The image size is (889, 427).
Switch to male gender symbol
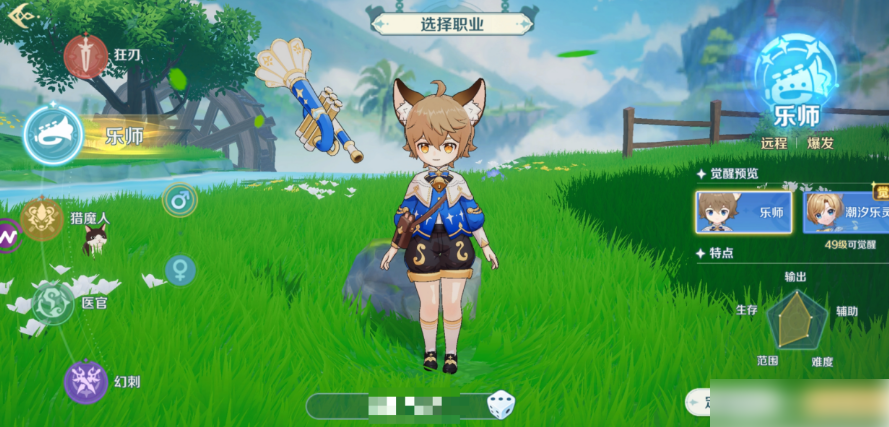(x=180, y=200)
